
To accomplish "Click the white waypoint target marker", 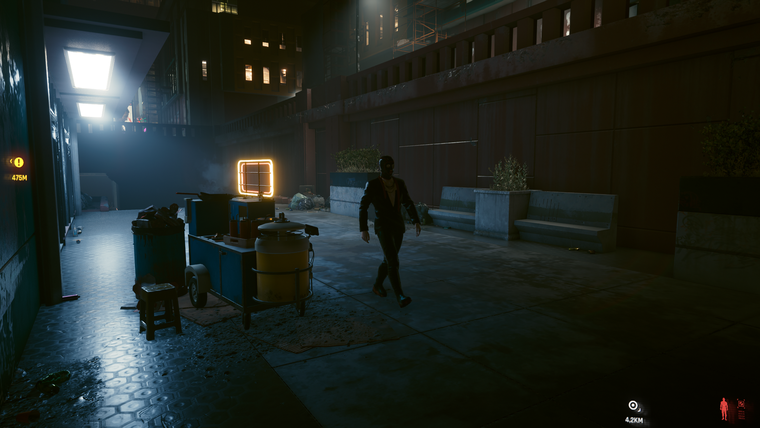I will point(633,406).
